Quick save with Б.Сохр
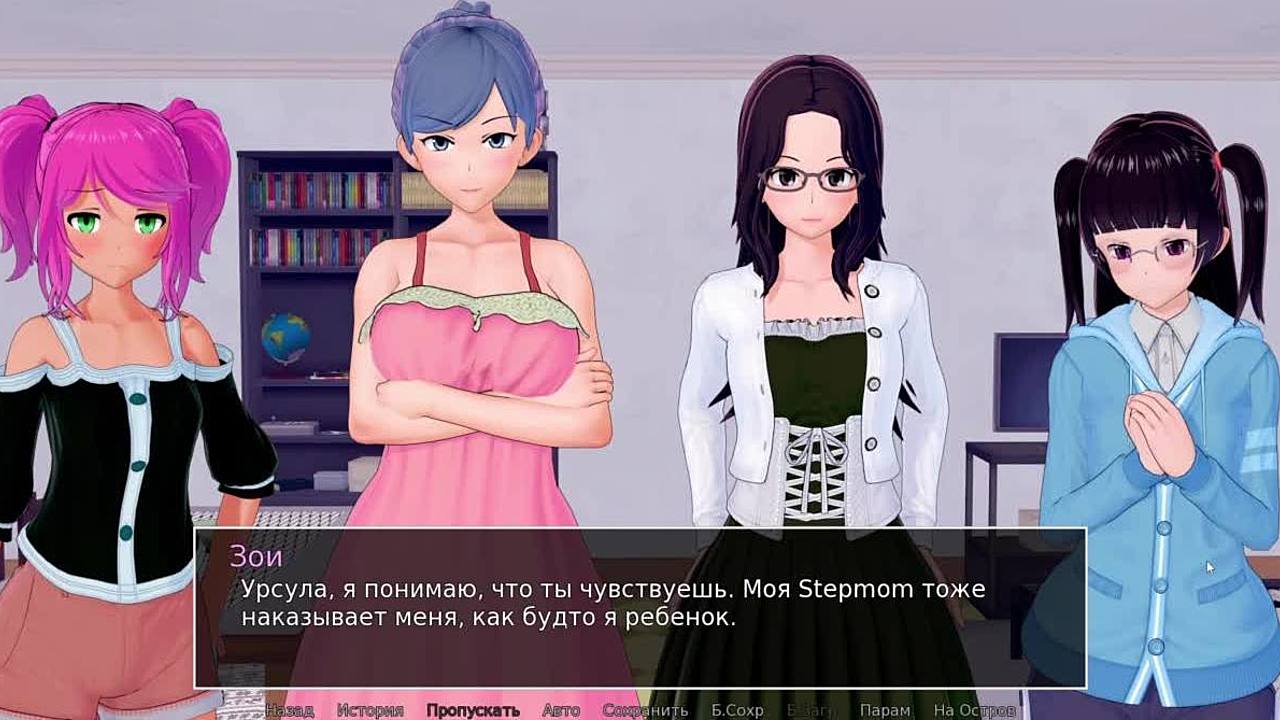This screenshot has height=720, width=1280. pyautogui.click(x=737, y=710)
